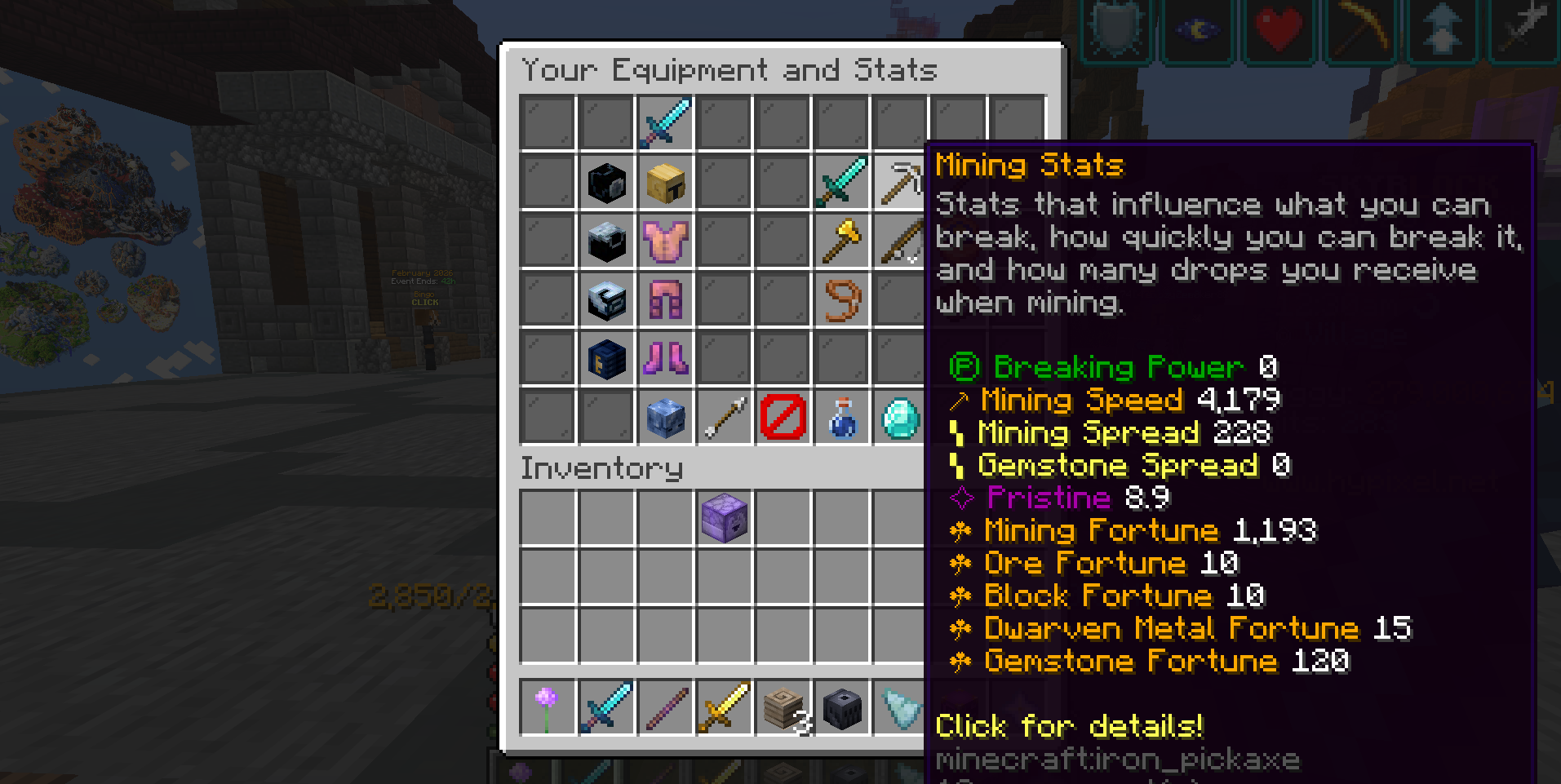1561x784 pixels.
Task: Expand the Pristine stat line
Action: 1061,498
